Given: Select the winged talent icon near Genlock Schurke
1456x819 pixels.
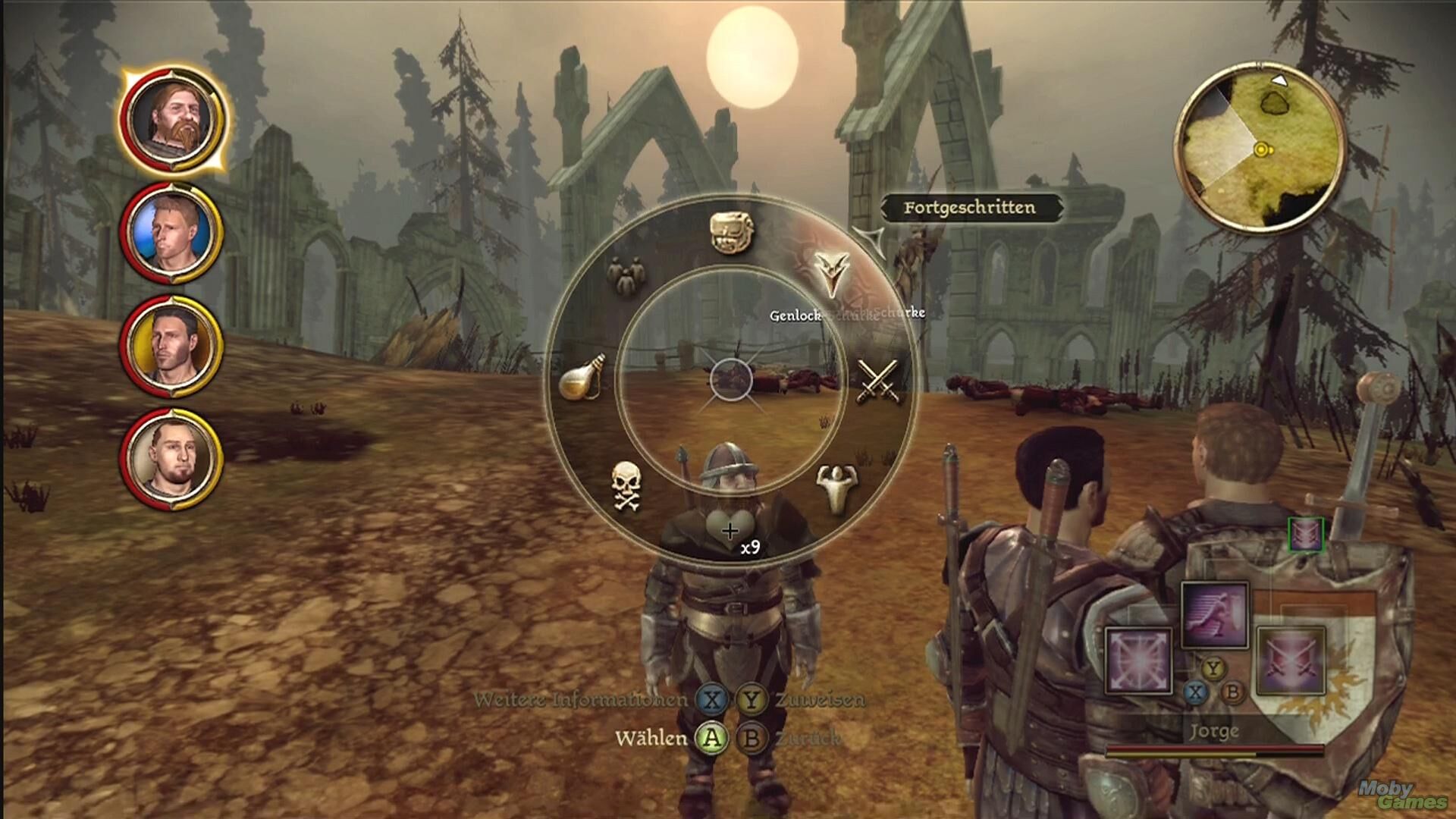Looking at the screenshot, I should tap(833, 275).
